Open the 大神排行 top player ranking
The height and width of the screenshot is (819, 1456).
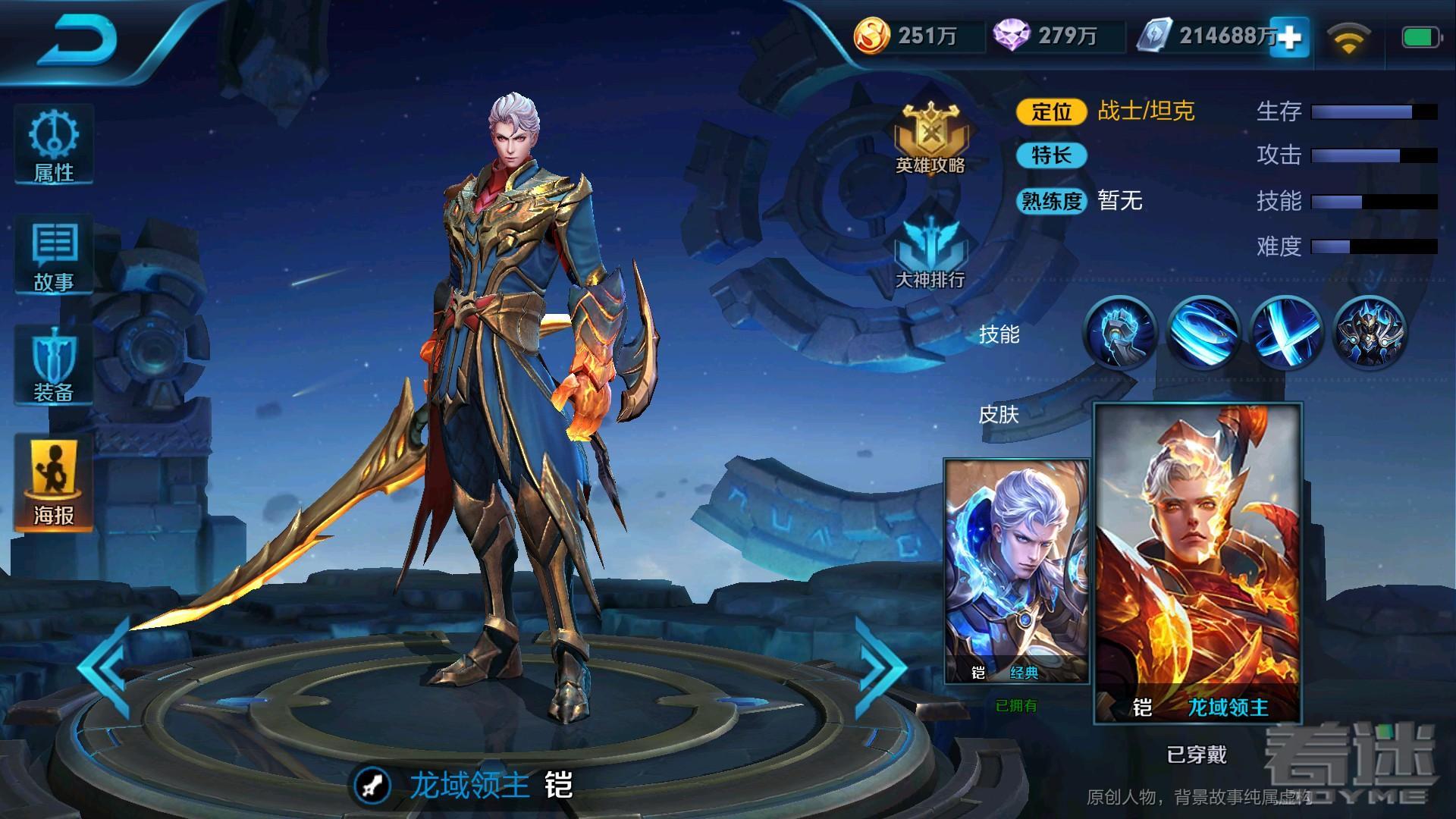tap(930, 254)
